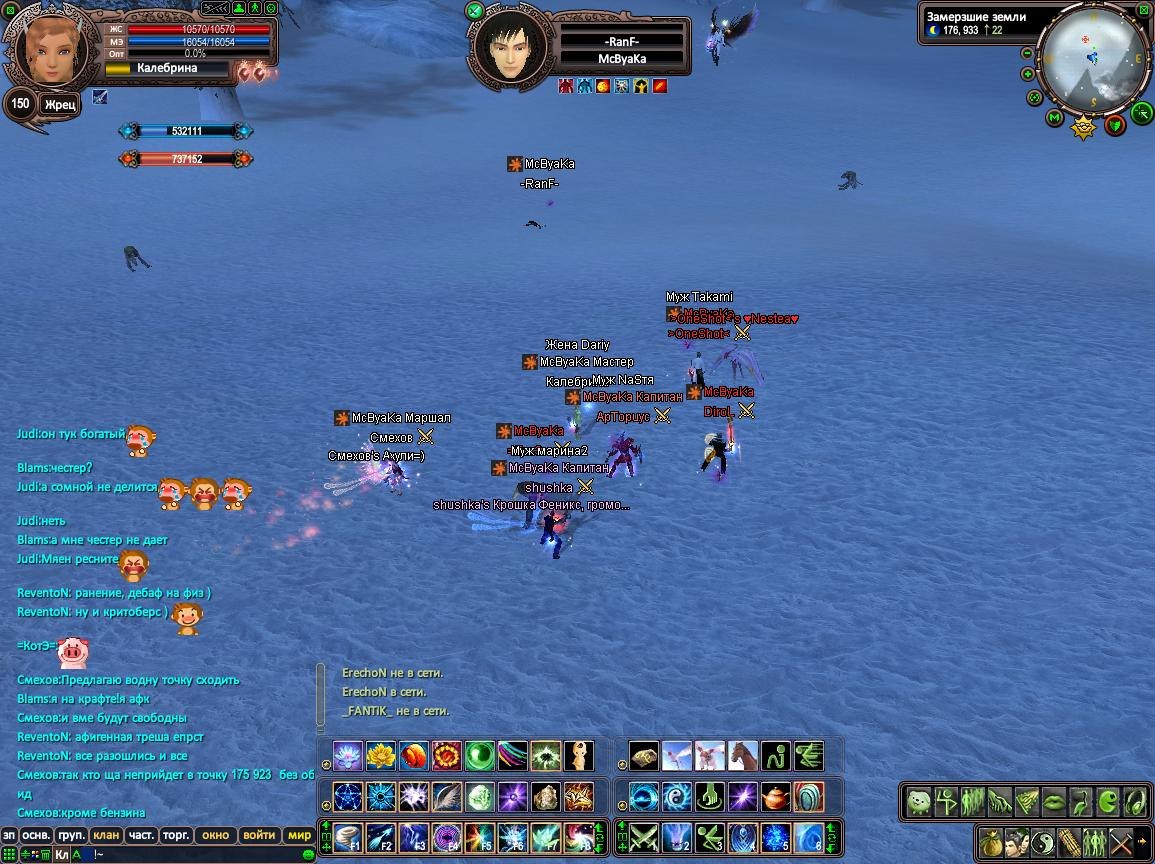
Task: Open the green headphones icon
Action: click(1135, 801)
